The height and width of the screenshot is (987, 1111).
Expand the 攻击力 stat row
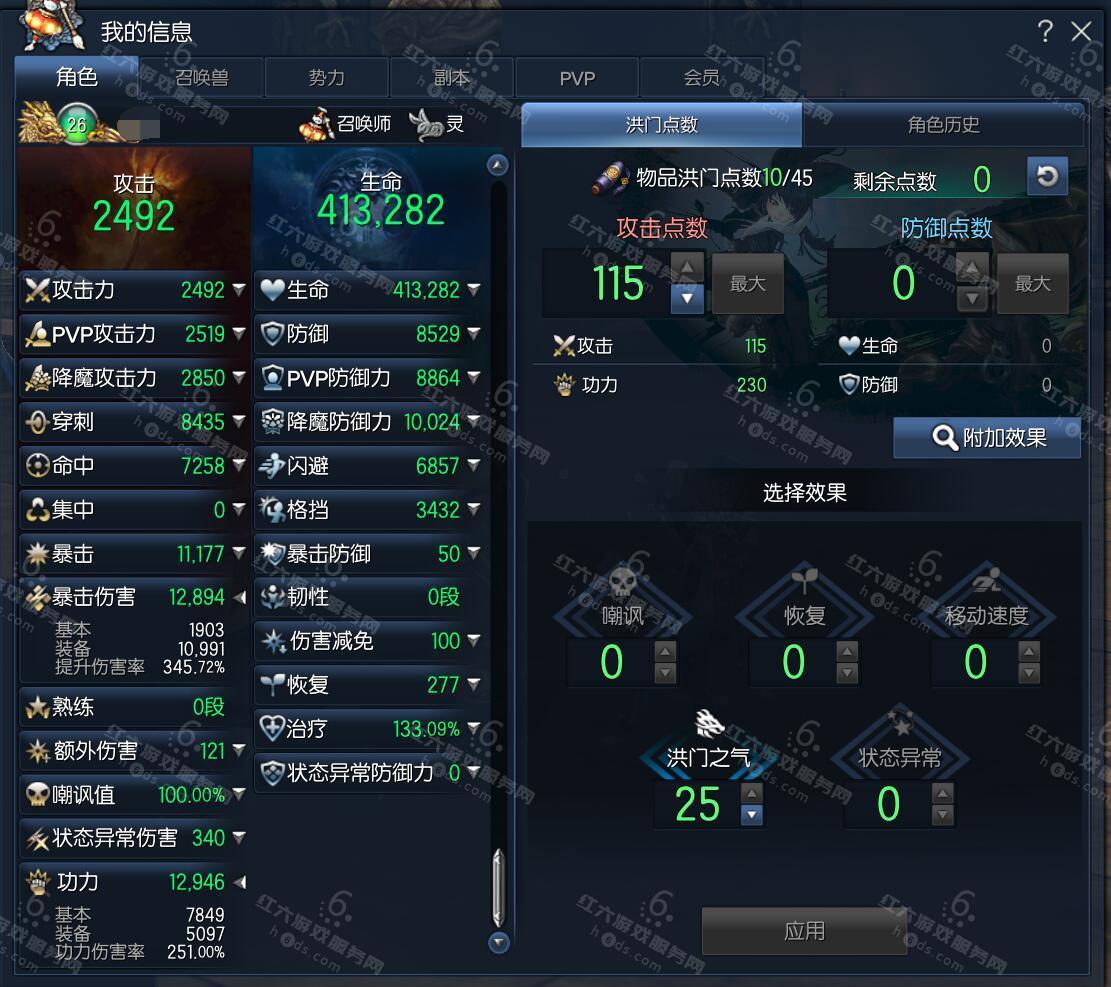239,290
